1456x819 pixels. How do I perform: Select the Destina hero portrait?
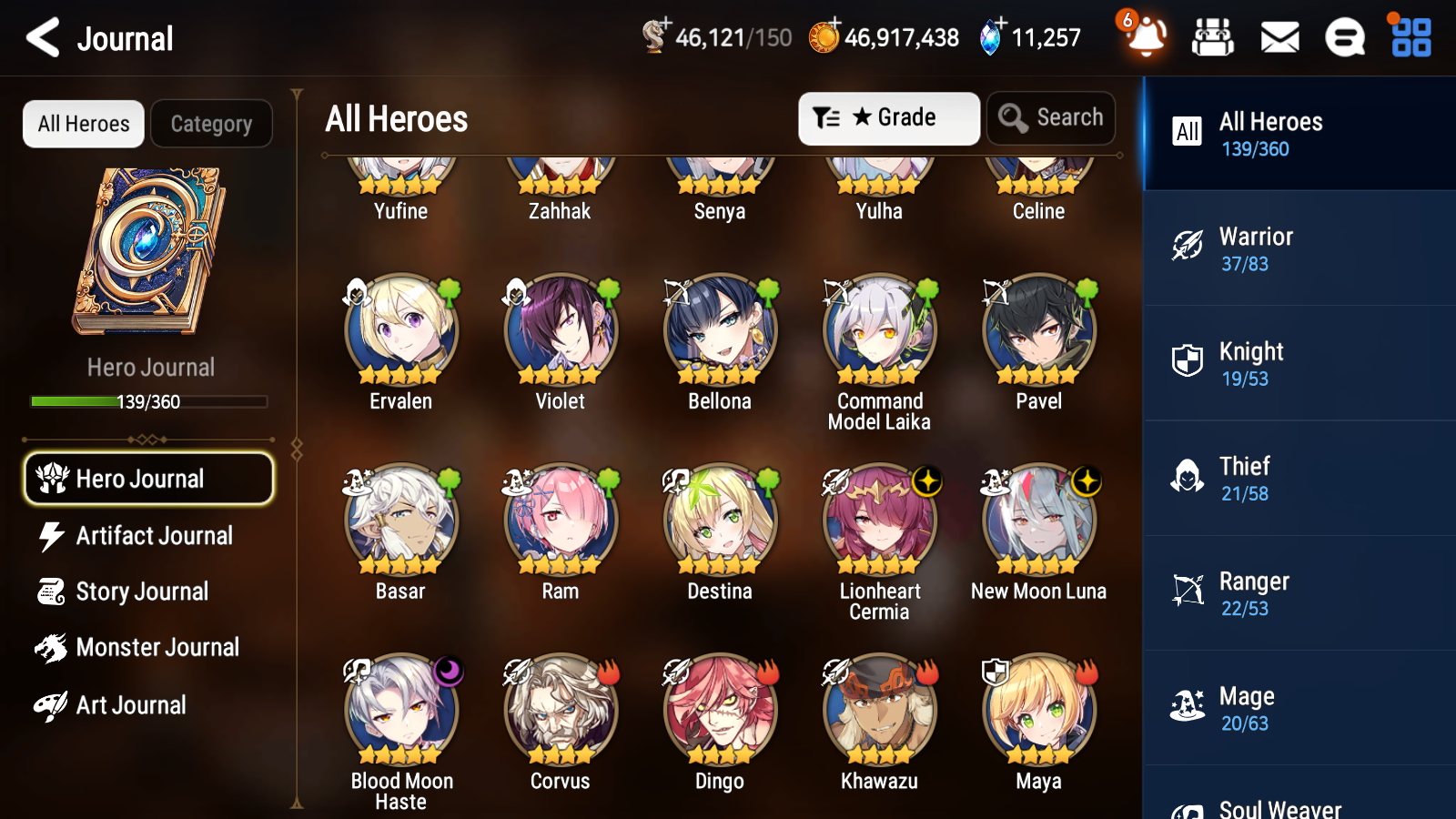[720, 519]
